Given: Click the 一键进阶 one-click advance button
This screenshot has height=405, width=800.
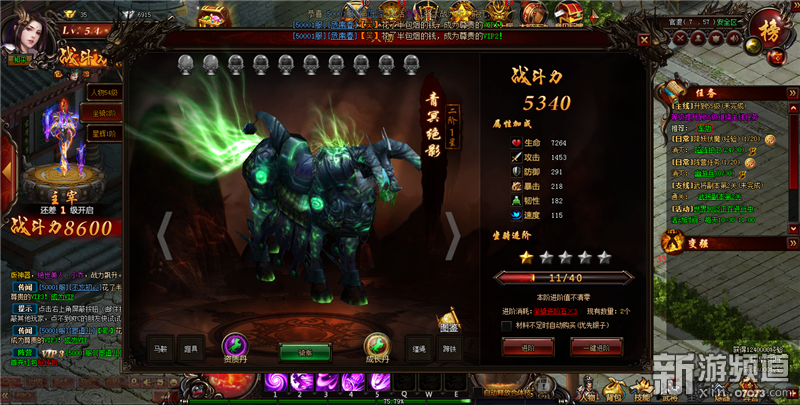Looking at the screenshot, I should pos(596,346).
